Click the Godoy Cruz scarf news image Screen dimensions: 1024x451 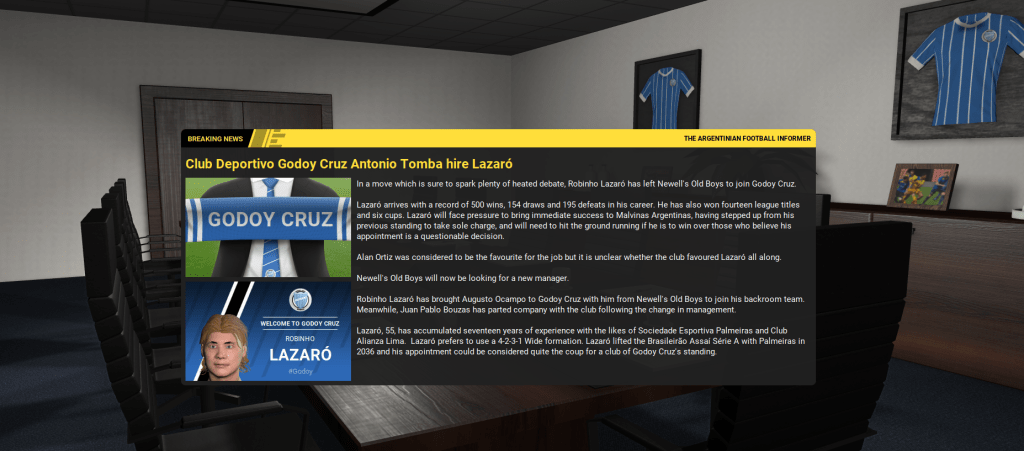tap(268, 227)
